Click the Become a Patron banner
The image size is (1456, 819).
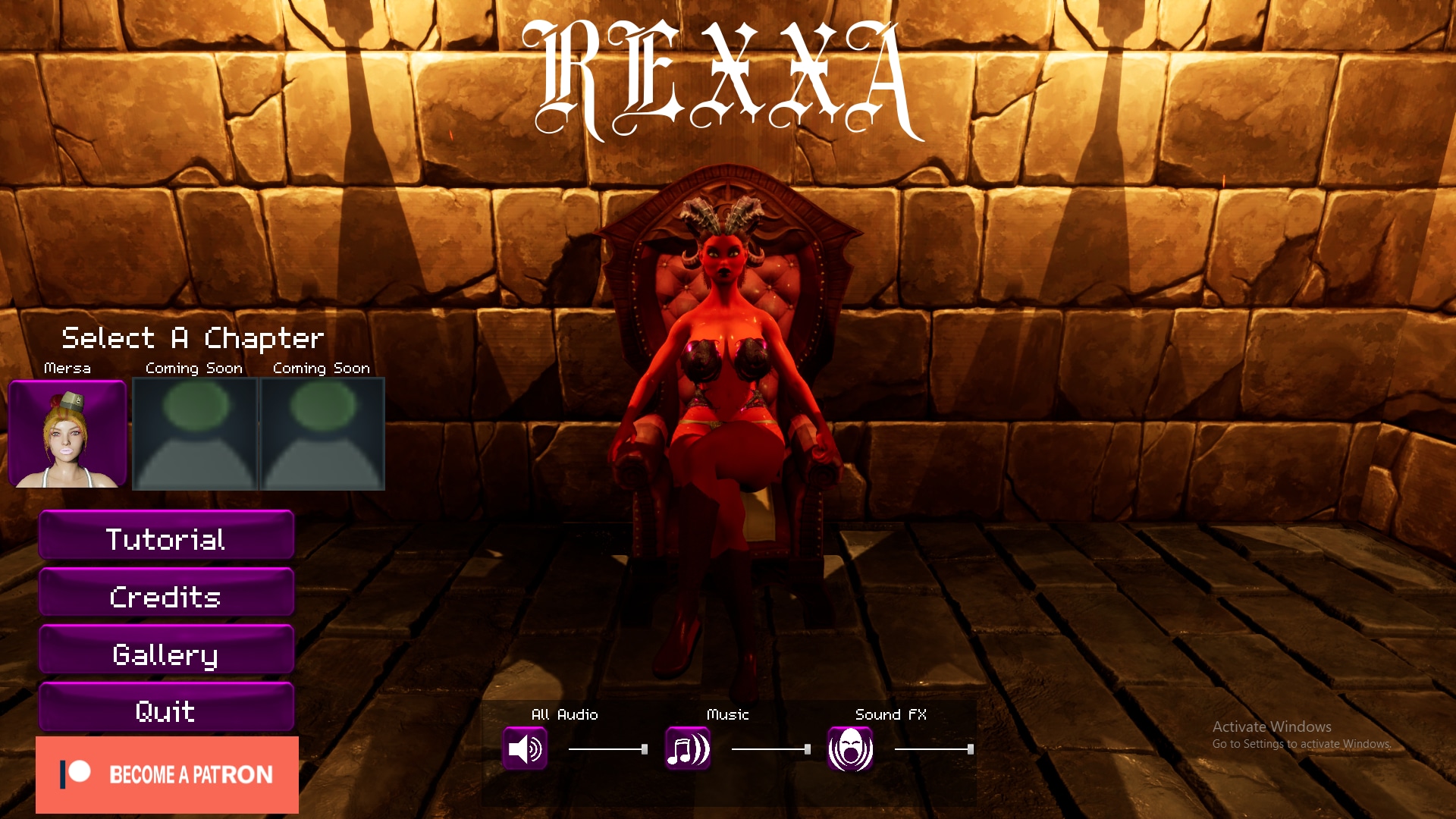coord(167,774)
